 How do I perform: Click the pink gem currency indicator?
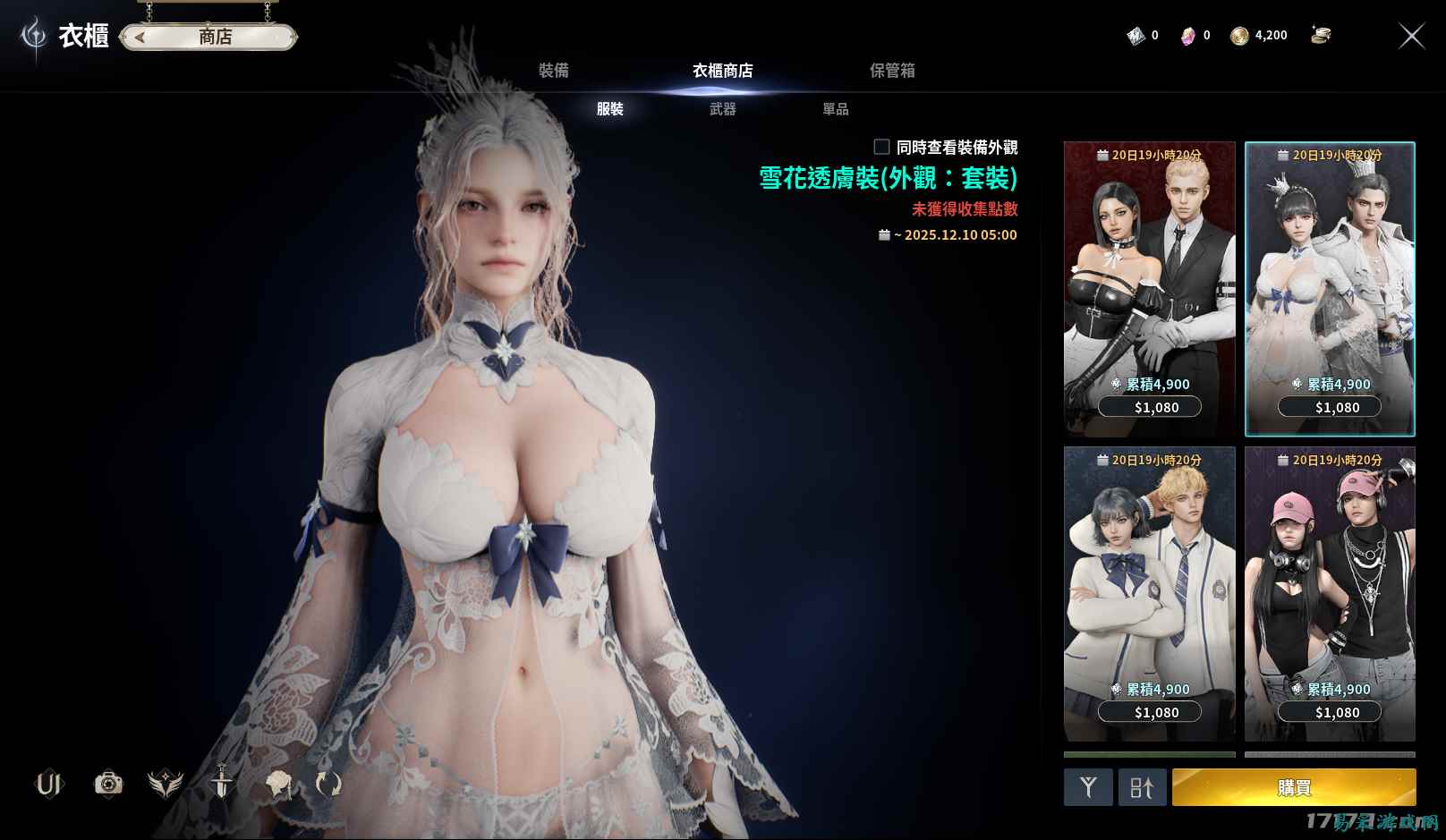tap(1190, 36)
